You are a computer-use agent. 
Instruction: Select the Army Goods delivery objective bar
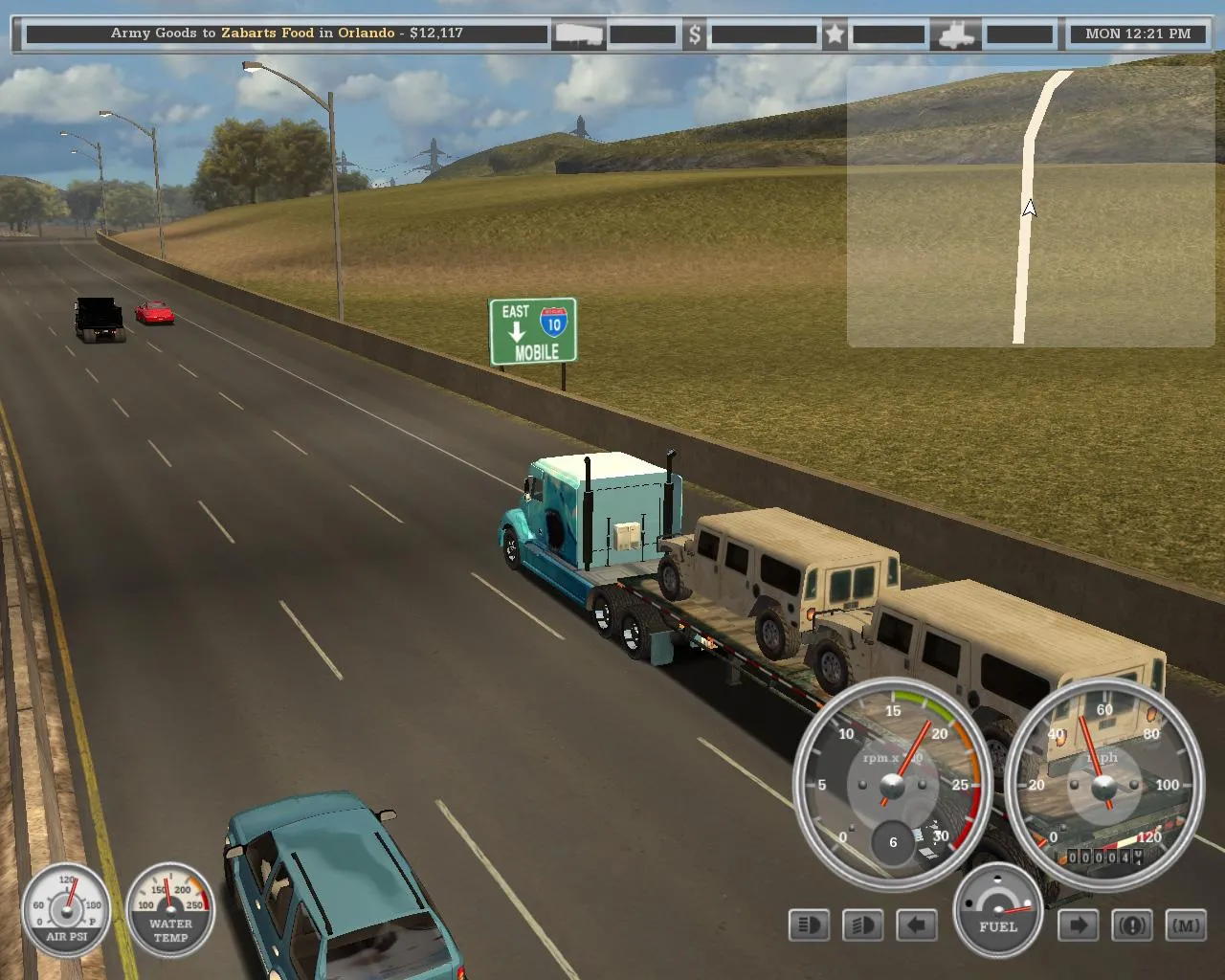(287, 33)
